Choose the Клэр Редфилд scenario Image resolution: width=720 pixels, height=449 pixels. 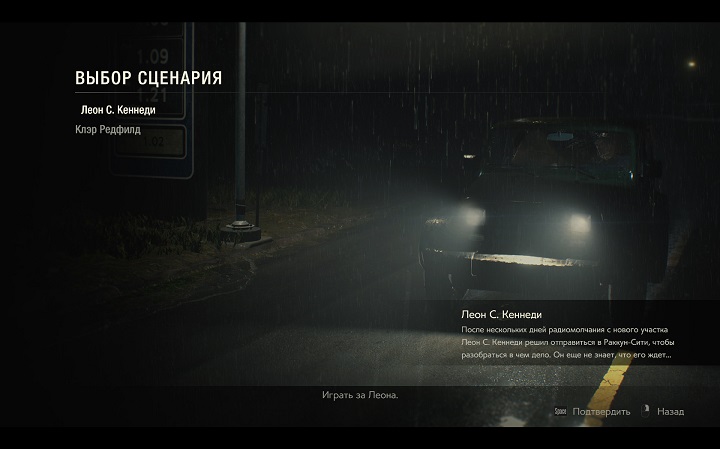pos(107,129)
